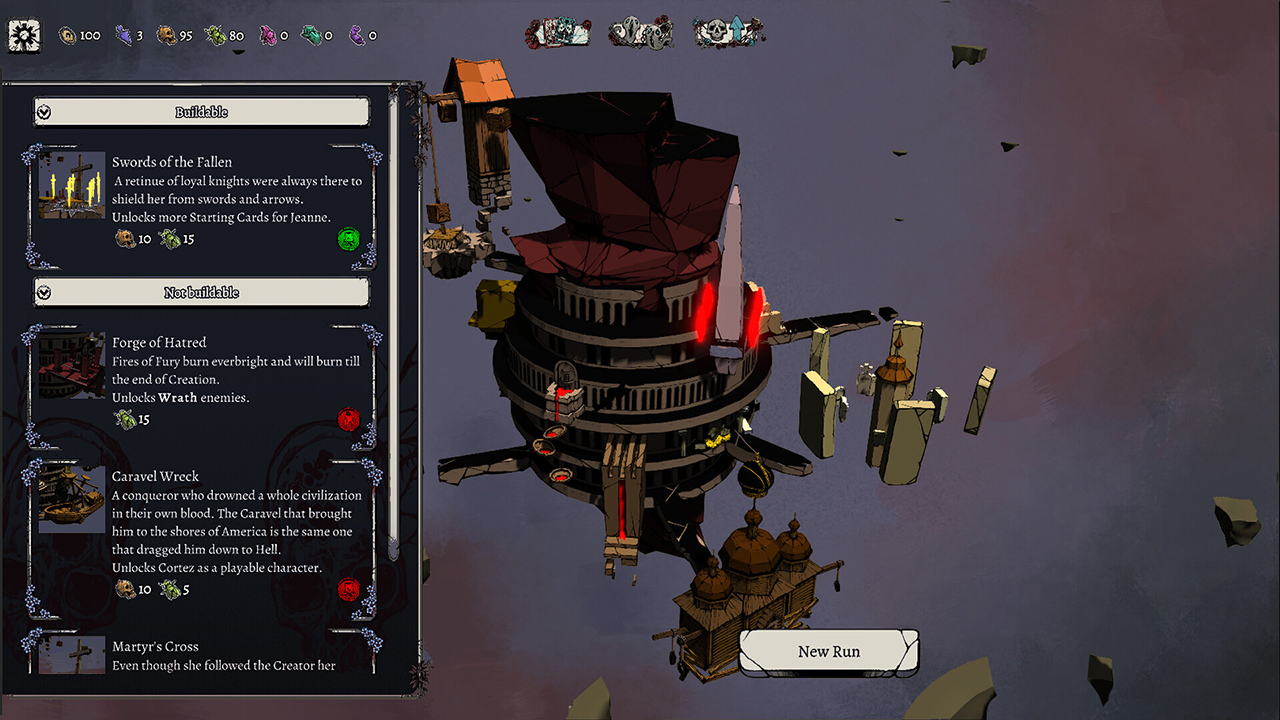
Task: Open the bestiary using the twin ghosts icon
Action: point(640,32)
